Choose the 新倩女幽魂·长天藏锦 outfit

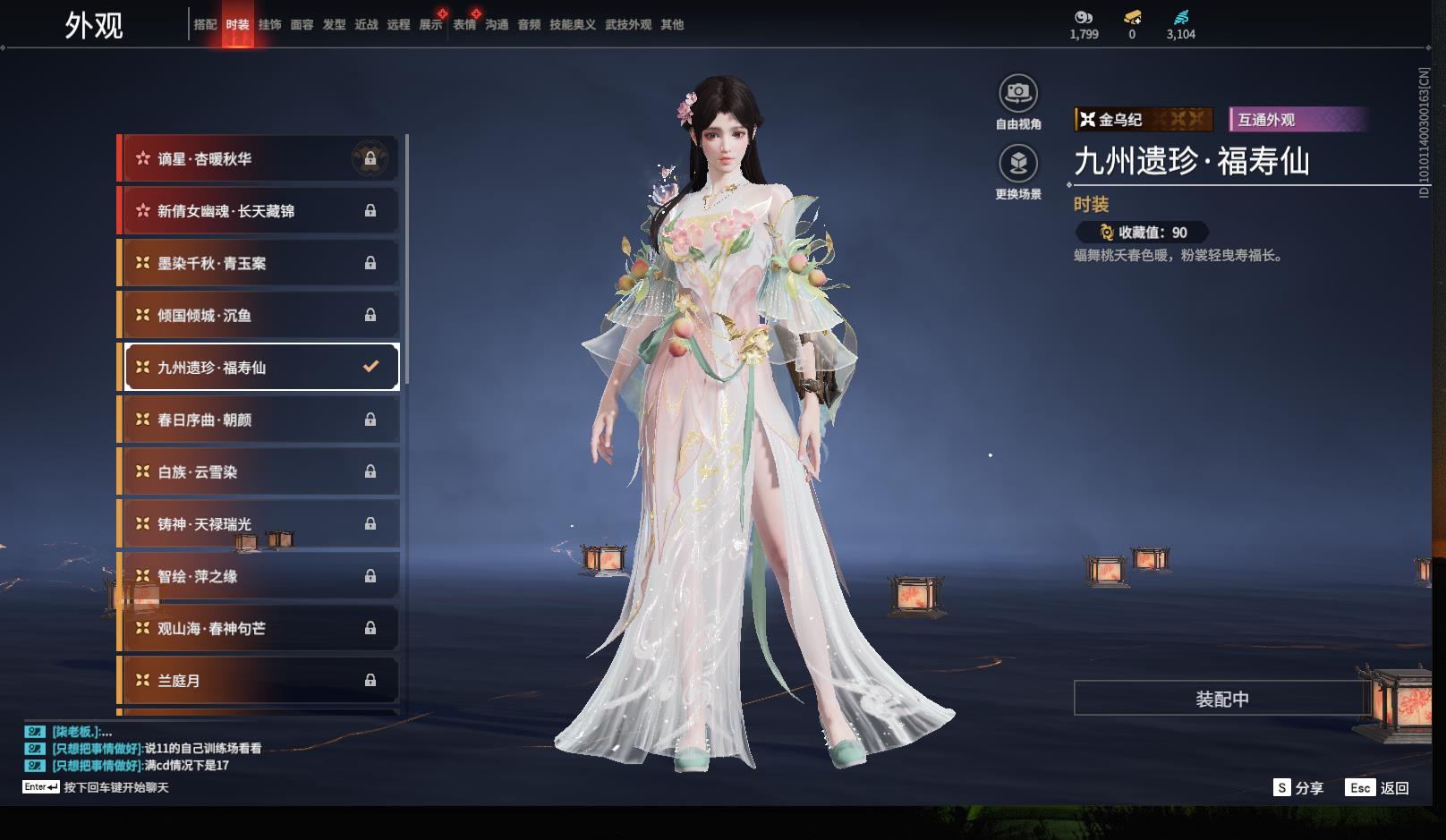point(259,211)
